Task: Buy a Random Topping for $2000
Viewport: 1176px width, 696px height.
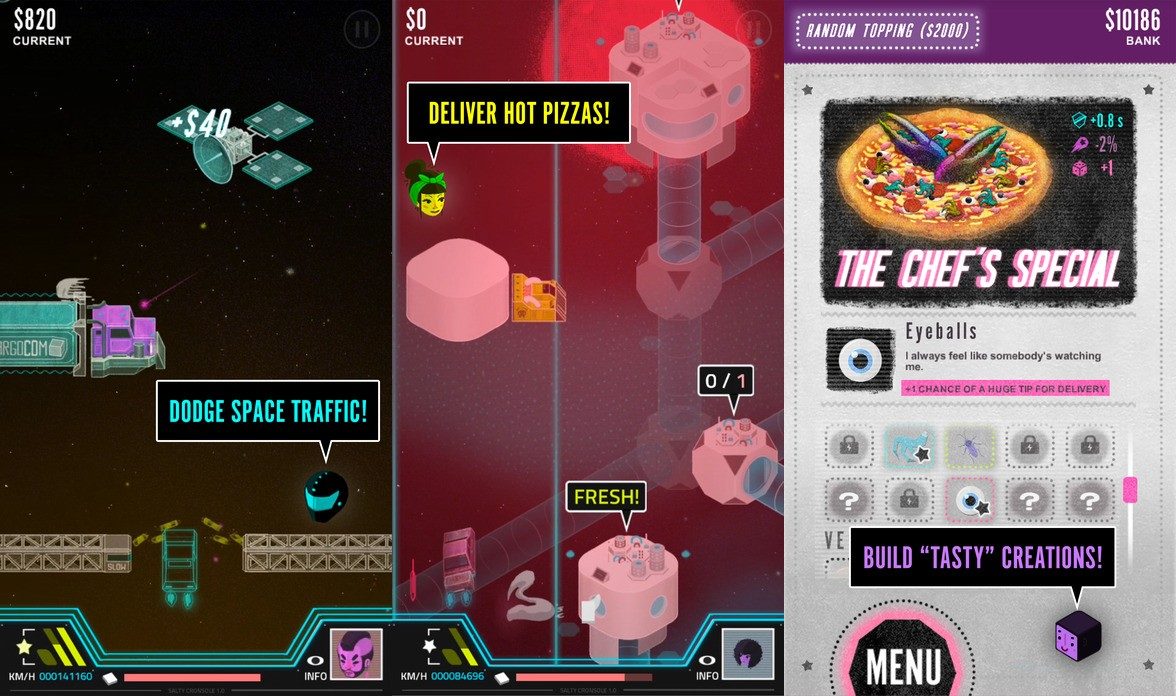Action: tap(887, 31)
